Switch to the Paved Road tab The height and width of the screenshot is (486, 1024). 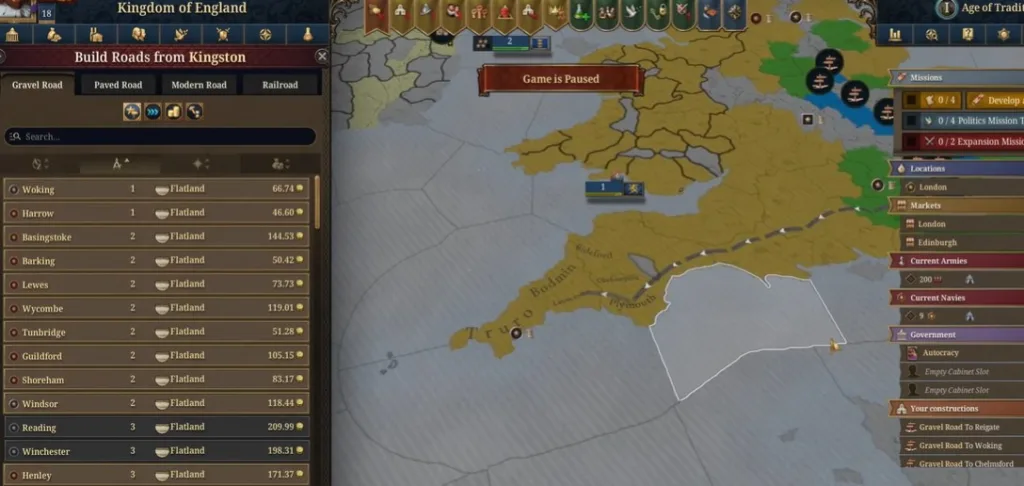coord(118,85)
